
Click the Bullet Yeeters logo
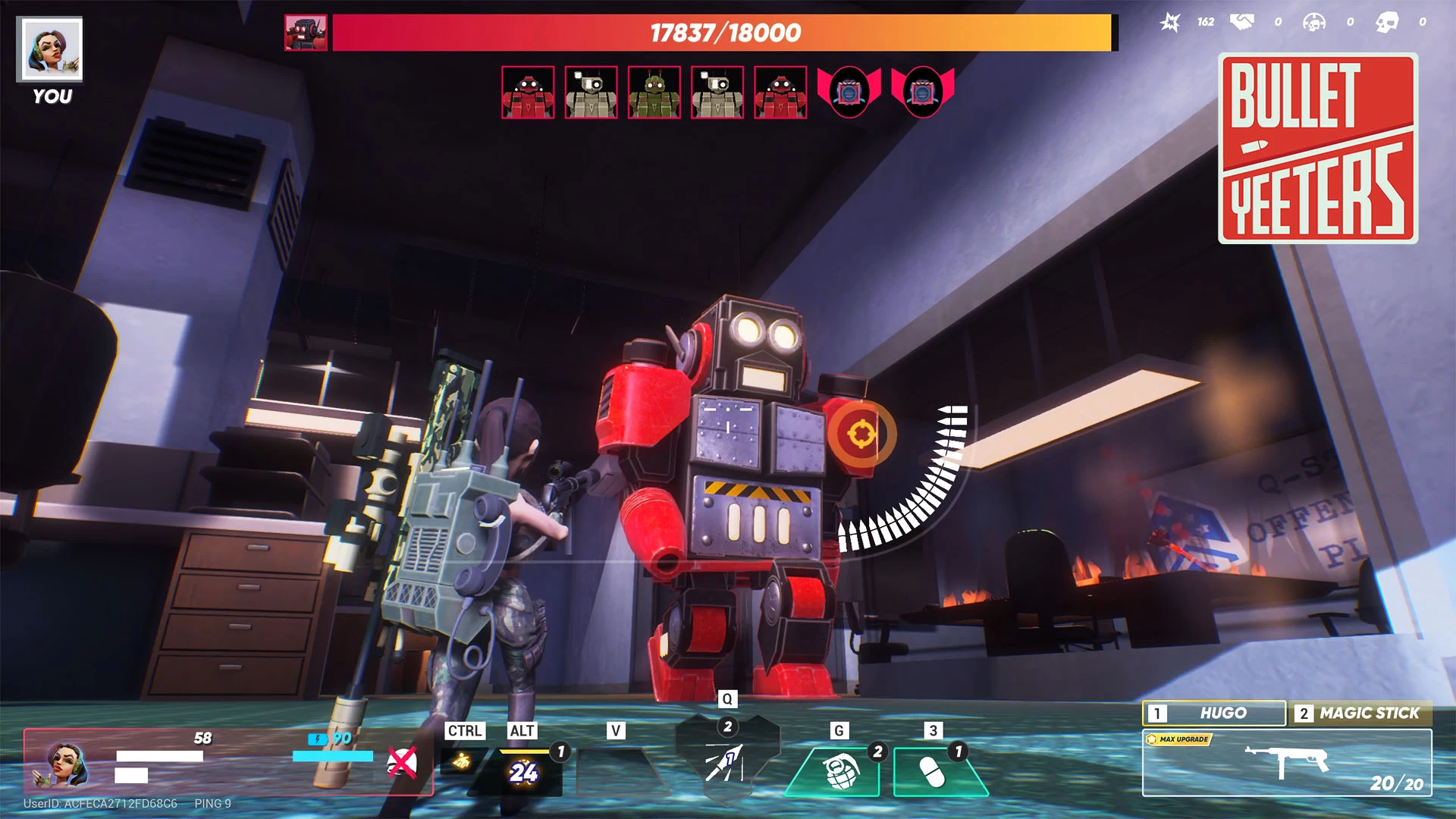[1318, 148]
